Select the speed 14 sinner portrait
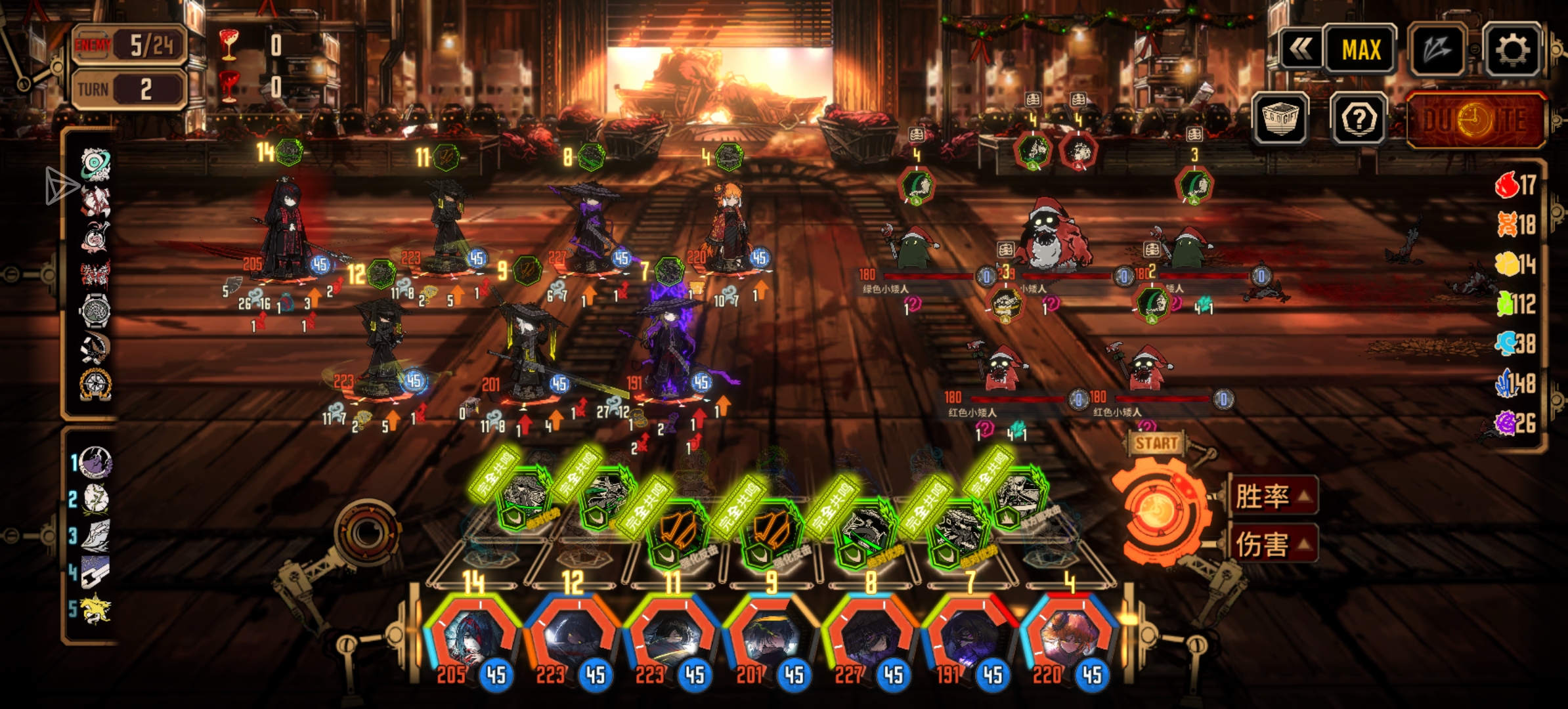Viewport: 1568px width, 709px height. point(471,637)
